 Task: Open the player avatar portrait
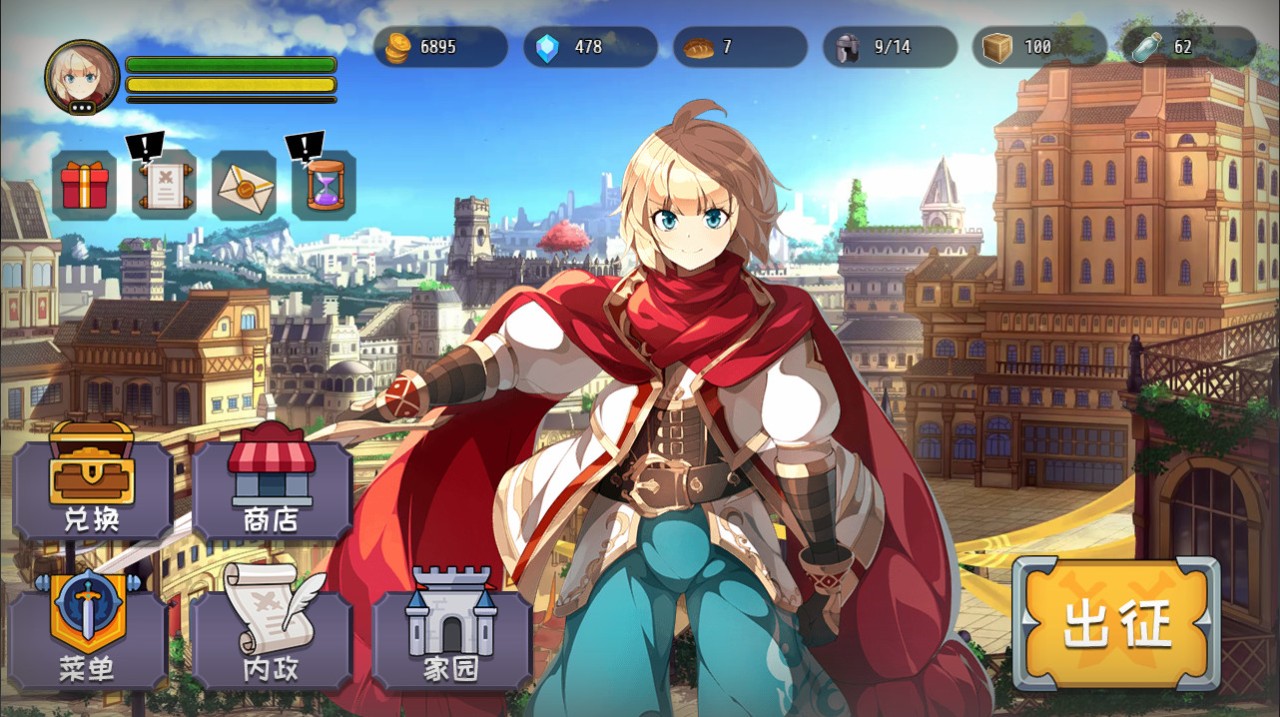pos(82,77)
